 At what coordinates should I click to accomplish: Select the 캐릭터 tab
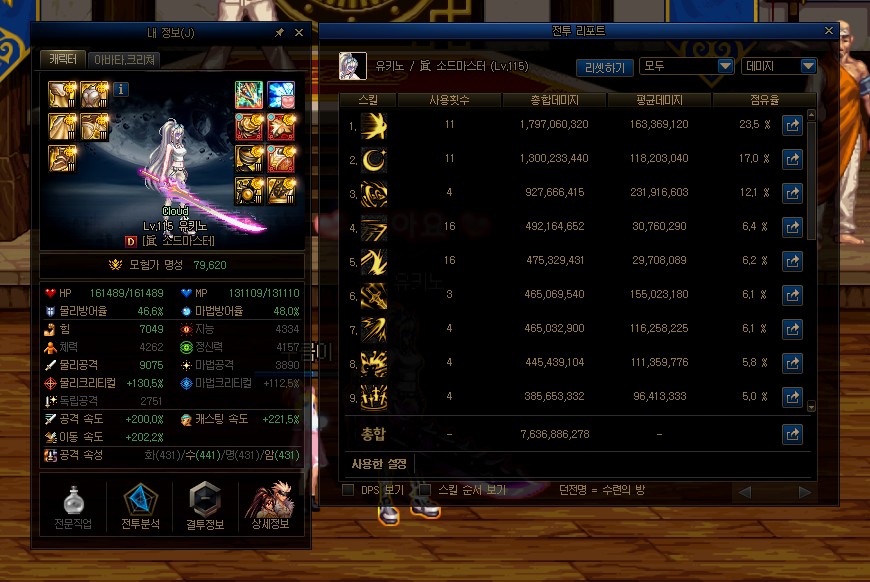click(x=64, y=60)
